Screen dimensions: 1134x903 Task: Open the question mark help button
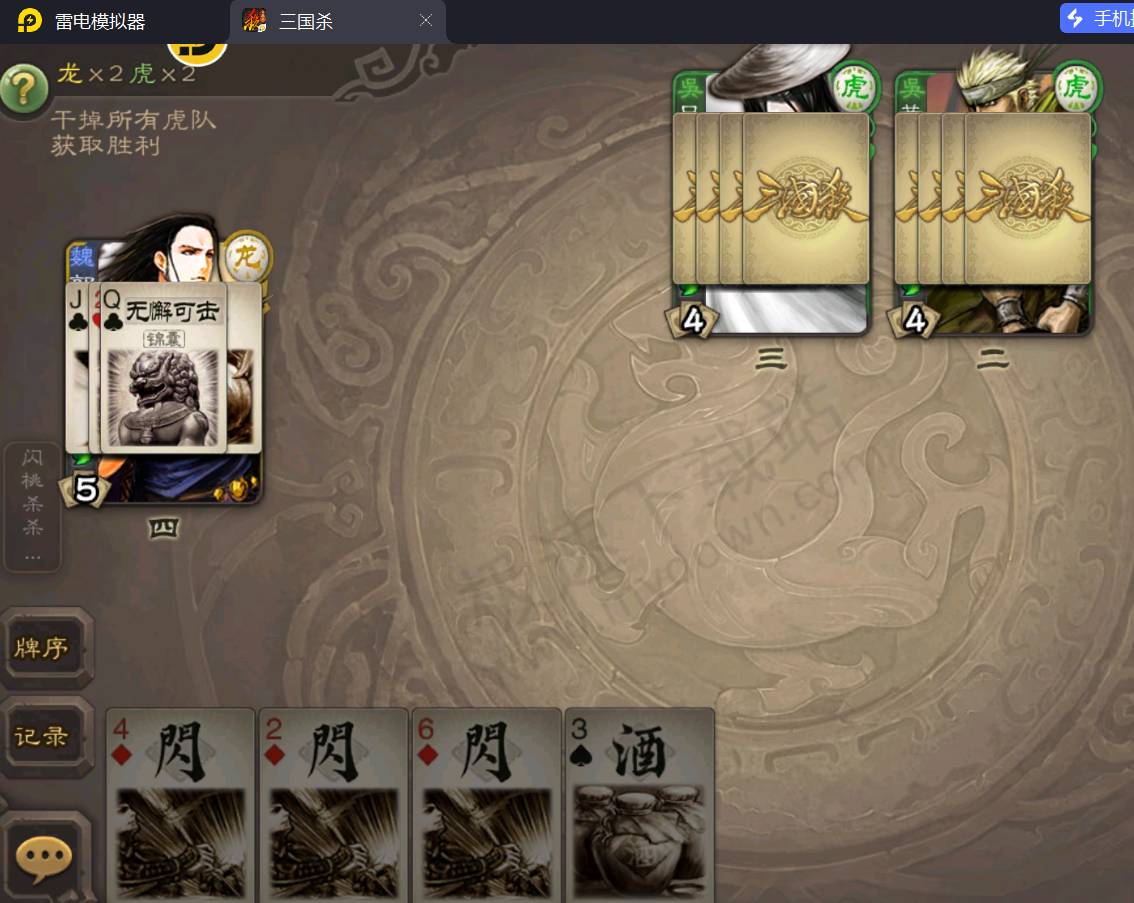point(25,89)
